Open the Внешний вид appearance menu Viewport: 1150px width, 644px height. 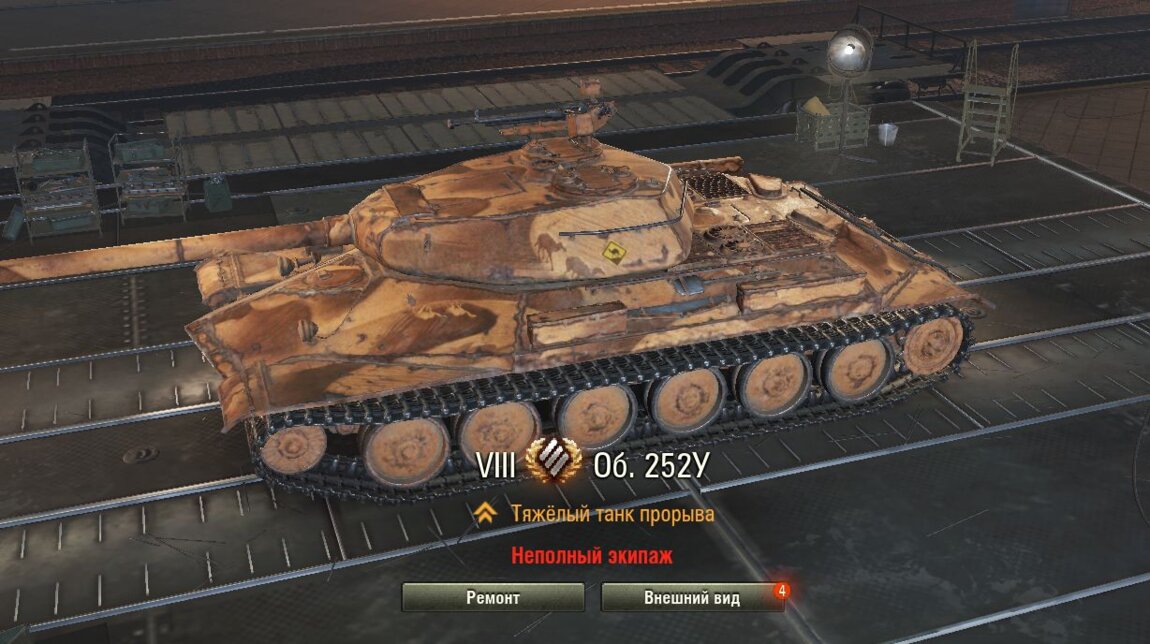click(692, 598)
